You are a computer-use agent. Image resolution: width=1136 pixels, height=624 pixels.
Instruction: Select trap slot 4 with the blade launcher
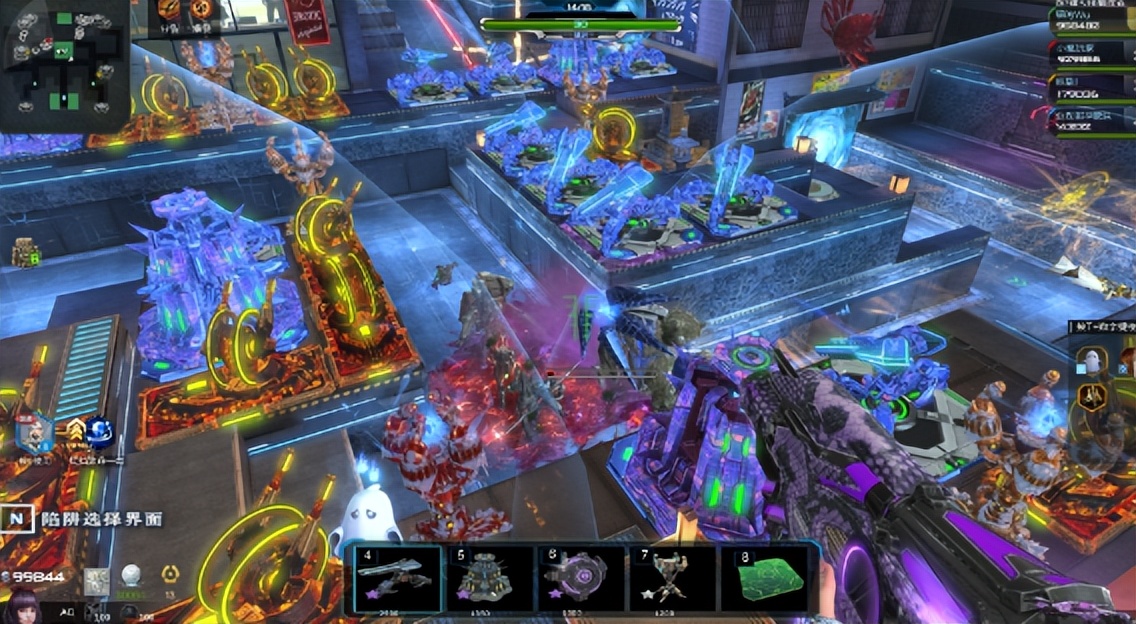392,577
